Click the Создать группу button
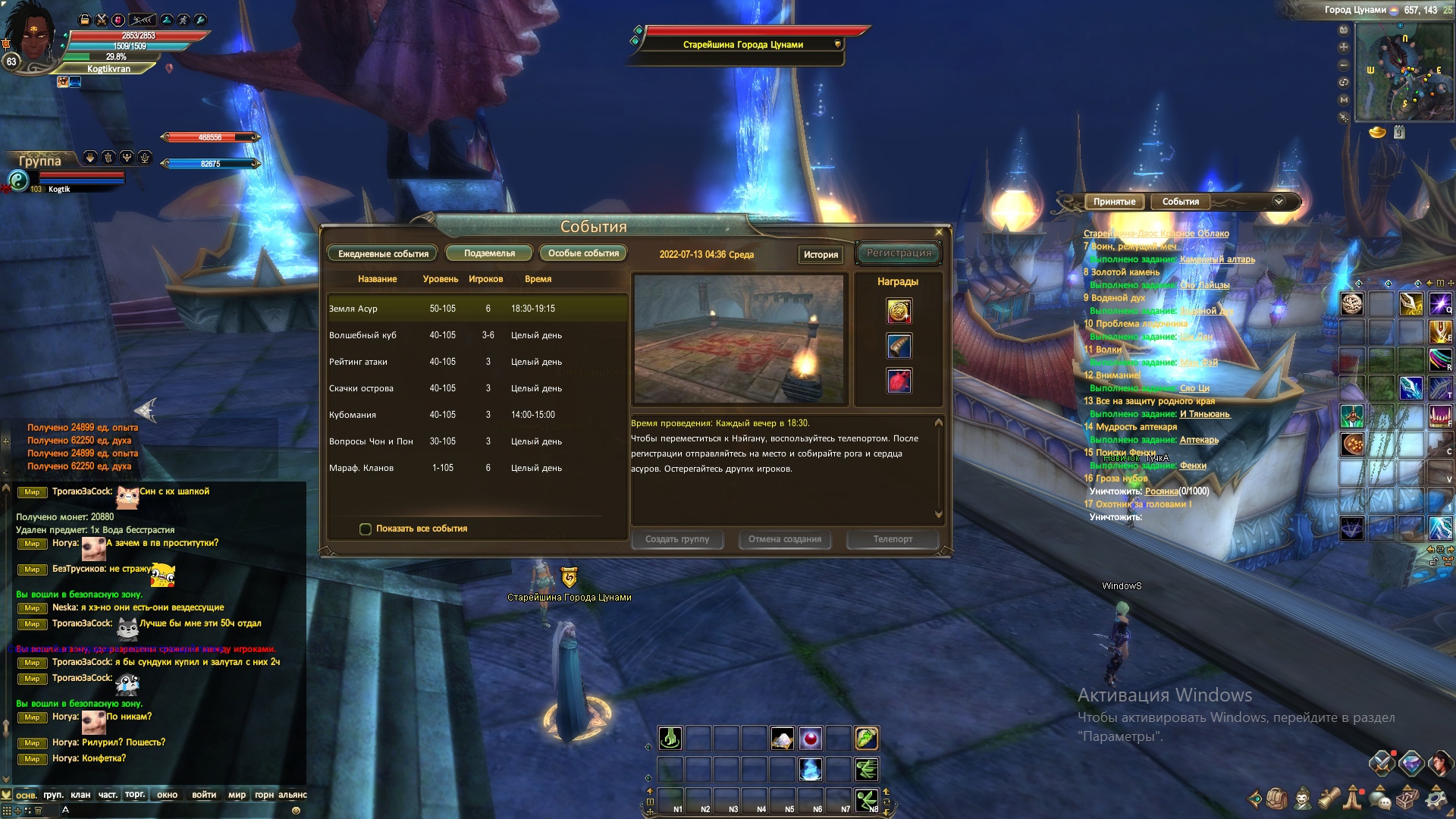The image size is (1456, 819). [677, 539]
